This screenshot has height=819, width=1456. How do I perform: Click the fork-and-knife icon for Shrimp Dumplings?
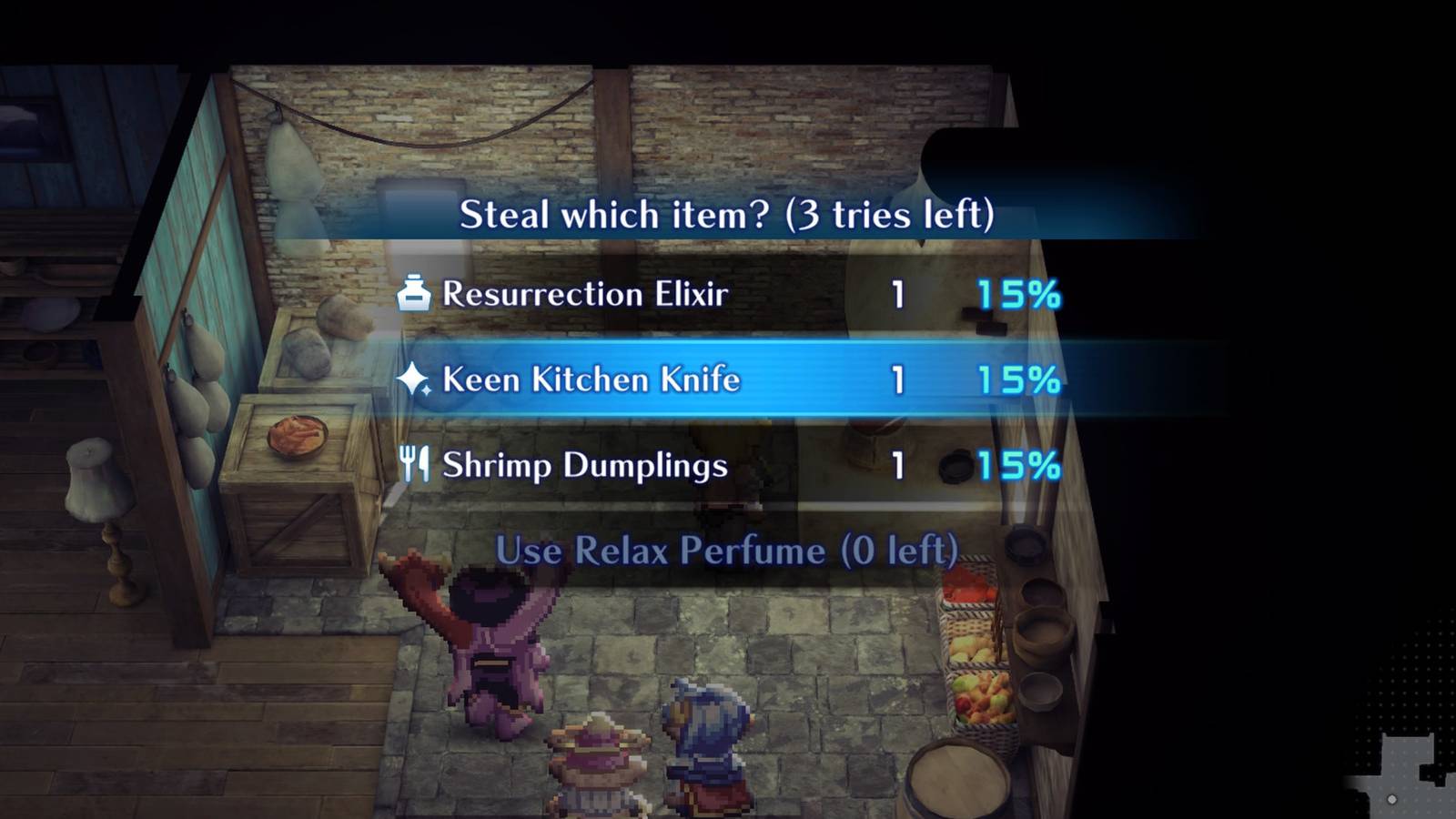point(416,465)
